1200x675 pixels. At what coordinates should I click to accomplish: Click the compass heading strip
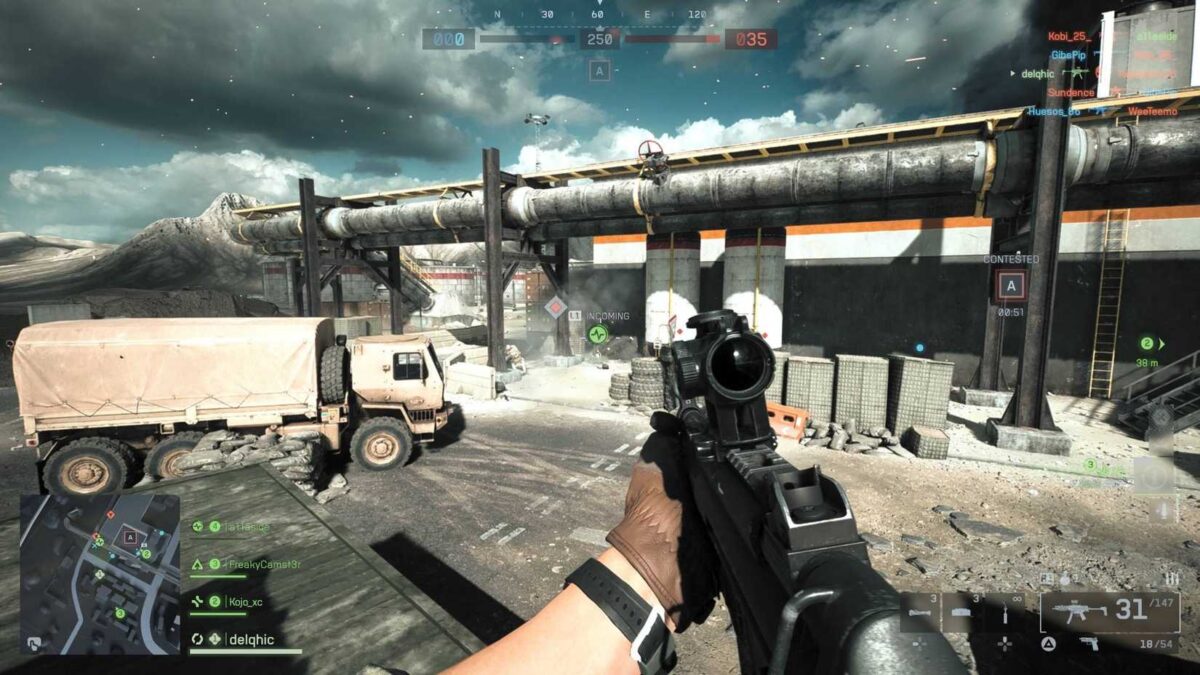tap(599, 15)
